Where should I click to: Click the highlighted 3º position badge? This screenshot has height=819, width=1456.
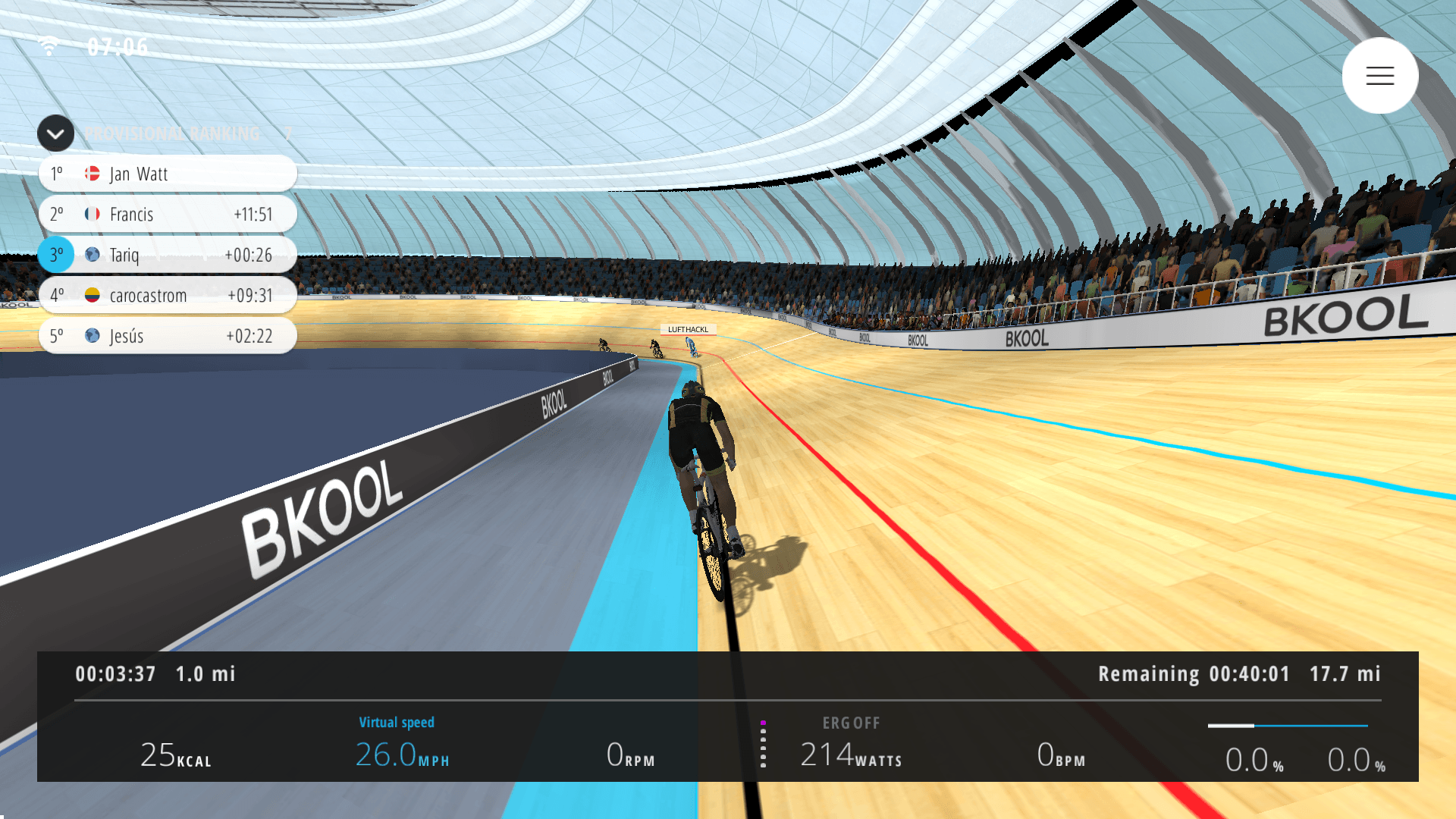pyautogui.click(x=55, y=255)
